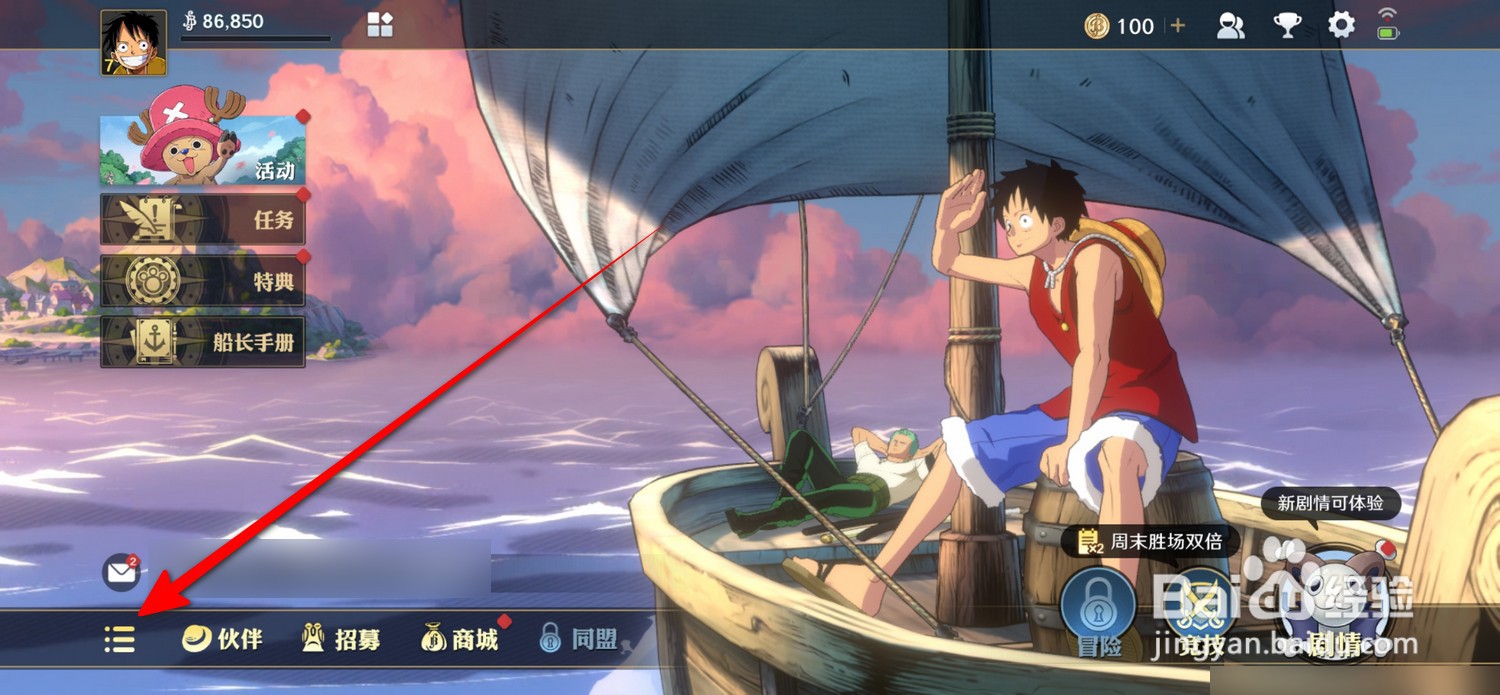
Task: Open the gear settings menu
Action: [1341, 26]
